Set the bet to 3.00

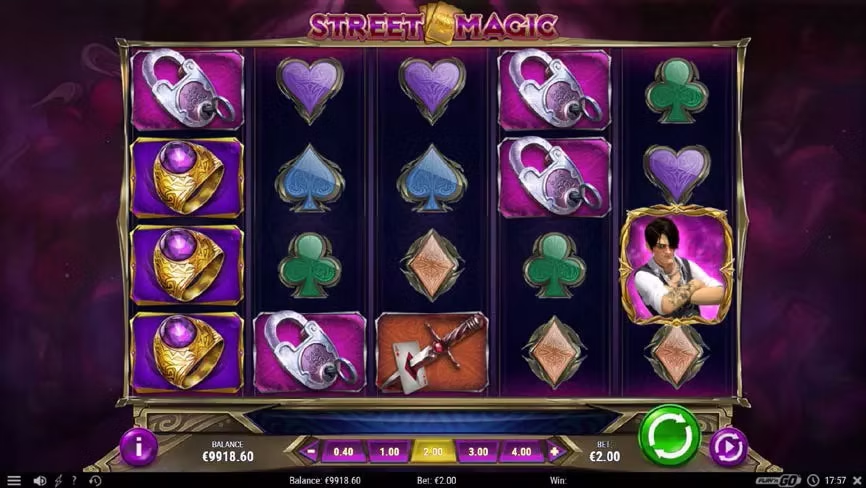tap(477, 451)
